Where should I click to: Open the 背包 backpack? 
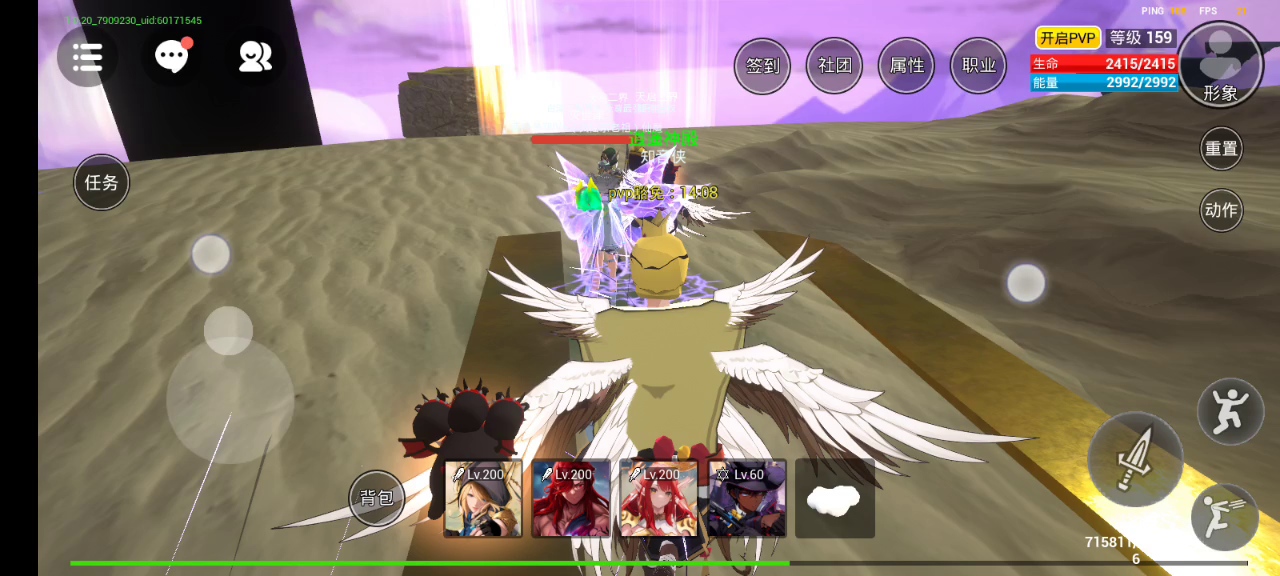(x=377, y=498)
